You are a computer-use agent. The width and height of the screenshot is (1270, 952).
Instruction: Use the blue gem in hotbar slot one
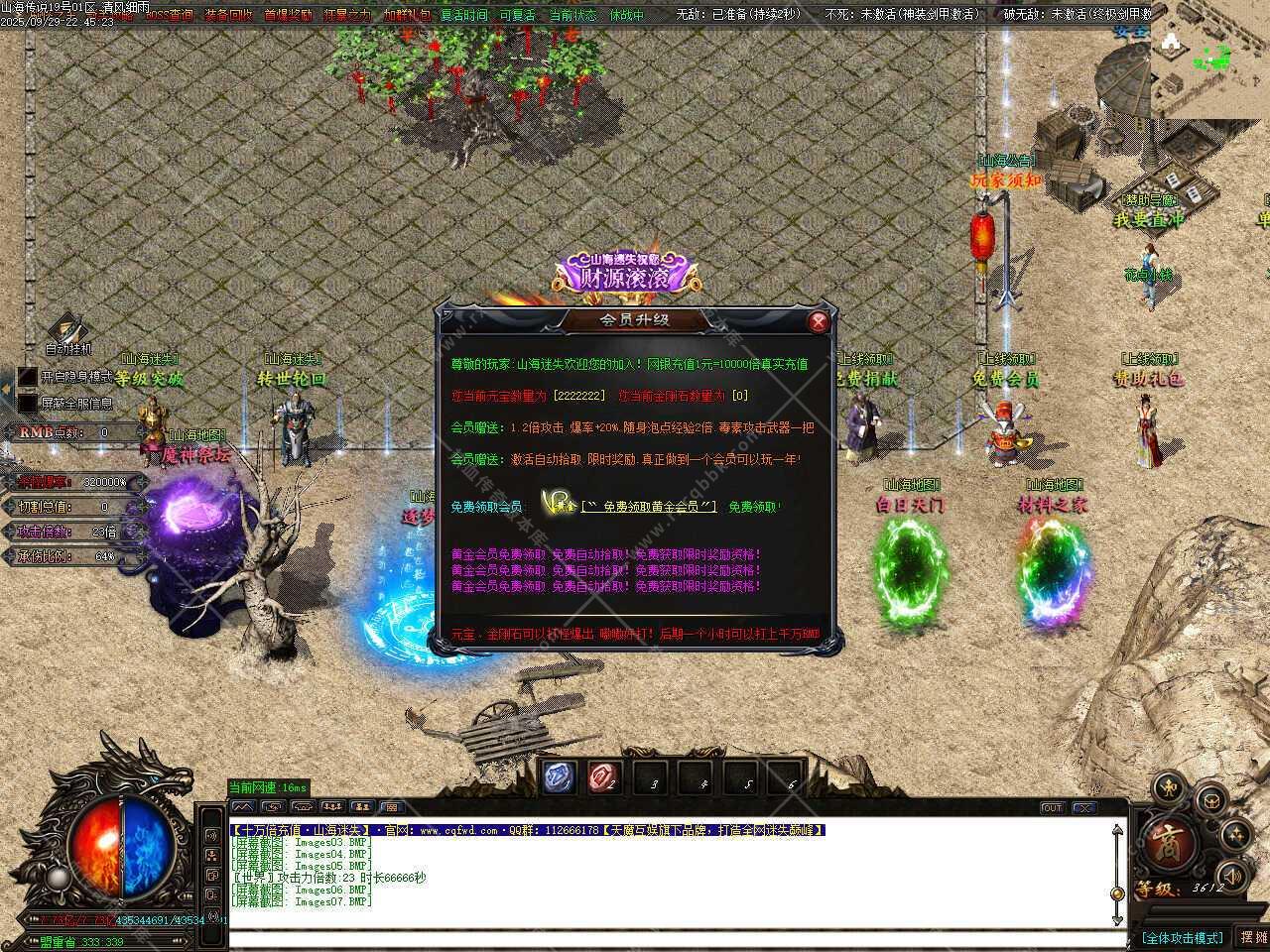click(559, 777)
